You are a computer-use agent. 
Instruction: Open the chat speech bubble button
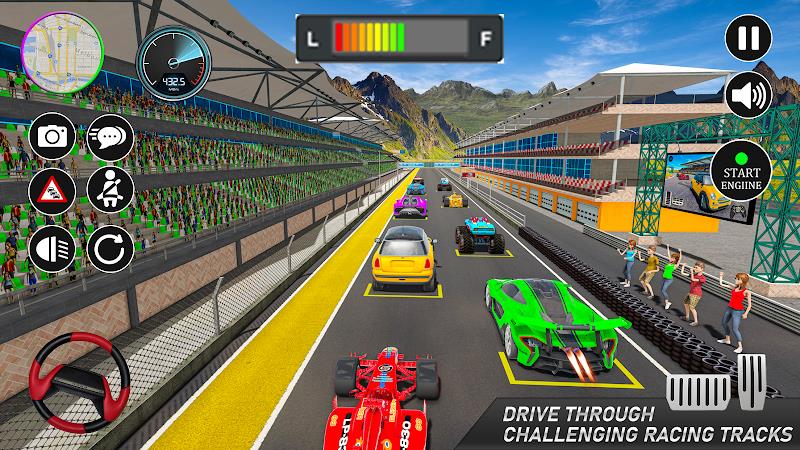coord(109,138)
